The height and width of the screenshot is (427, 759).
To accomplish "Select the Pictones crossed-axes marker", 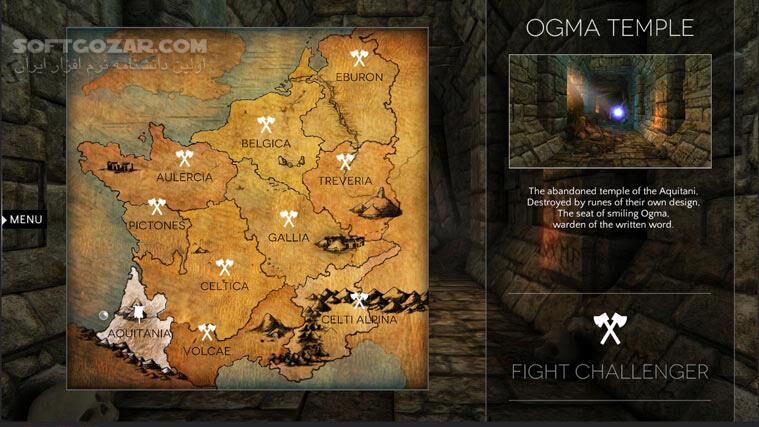I will point(157,207).
